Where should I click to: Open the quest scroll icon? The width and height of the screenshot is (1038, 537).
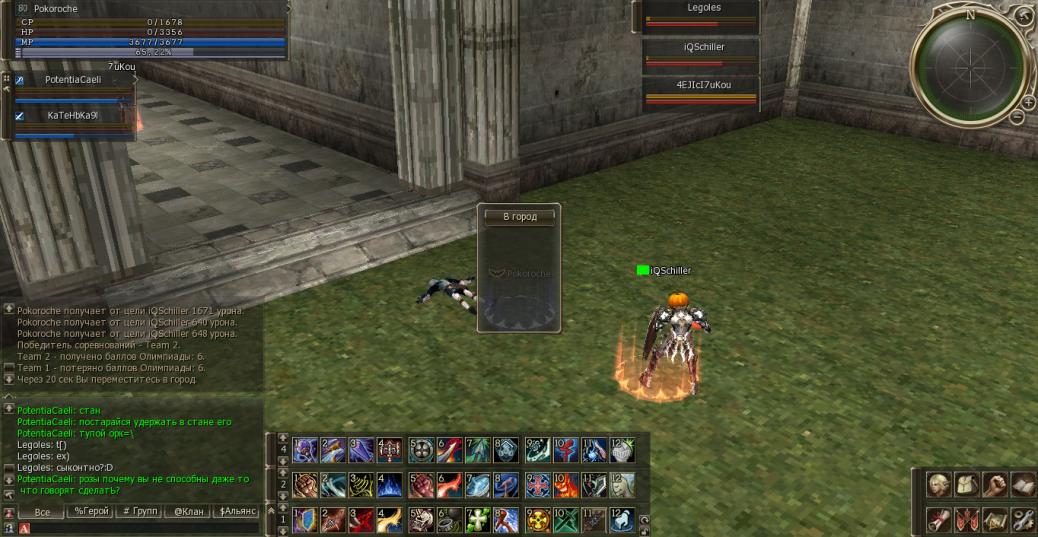[938, 520]
